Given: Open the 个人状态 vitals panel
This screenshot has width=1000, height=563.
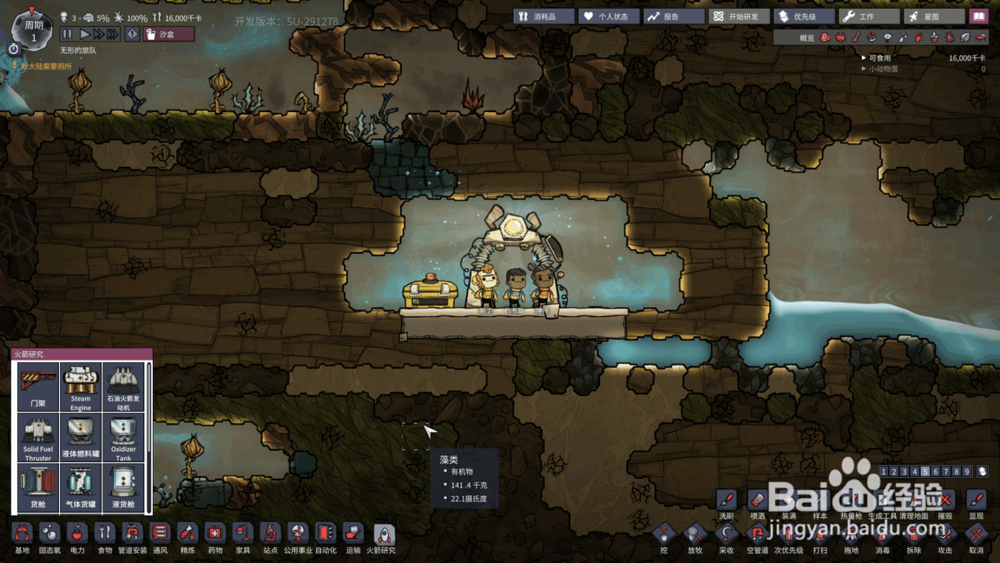Looking at the screenshot, I should [x=608, y=17].
